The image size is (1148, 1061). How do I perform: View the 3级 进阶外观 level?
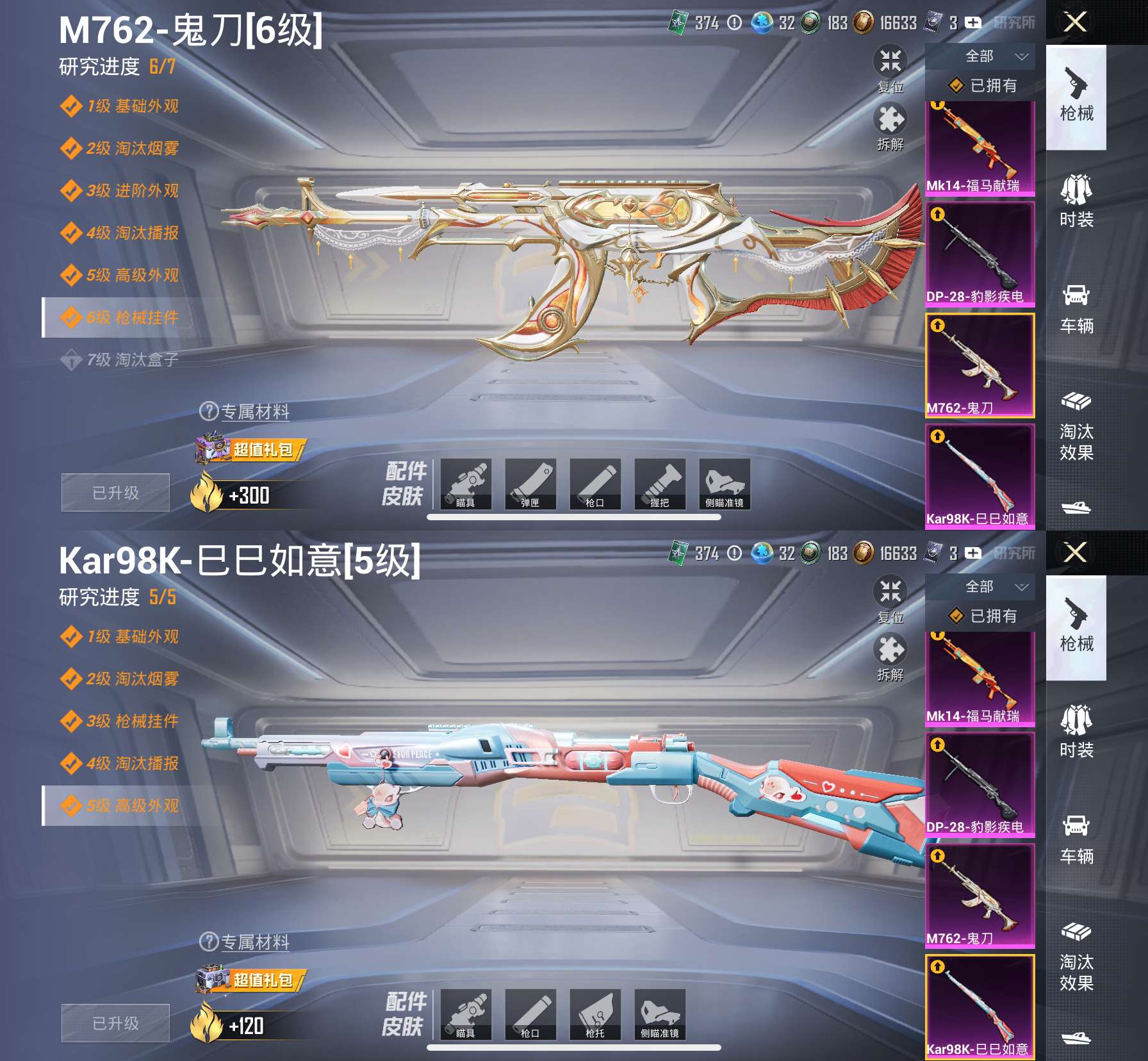click(x=132, y=190)
